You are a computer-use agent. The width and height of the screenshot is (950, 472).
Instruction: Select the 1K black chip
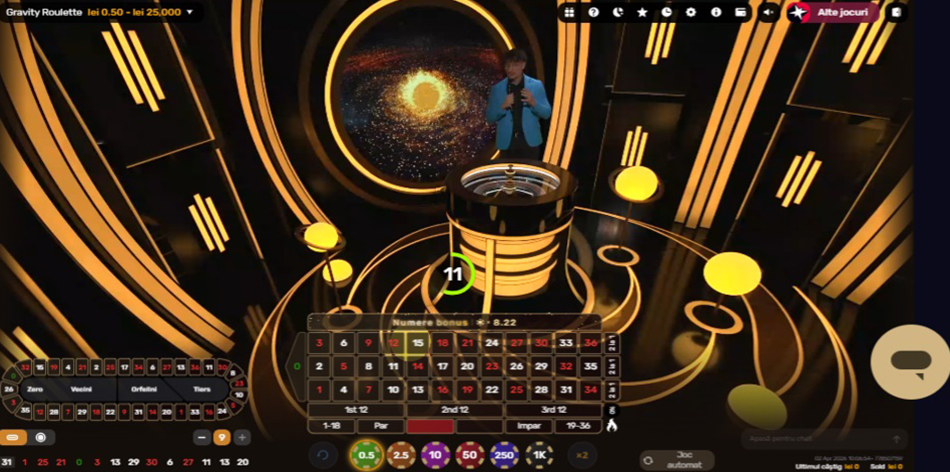540,456
